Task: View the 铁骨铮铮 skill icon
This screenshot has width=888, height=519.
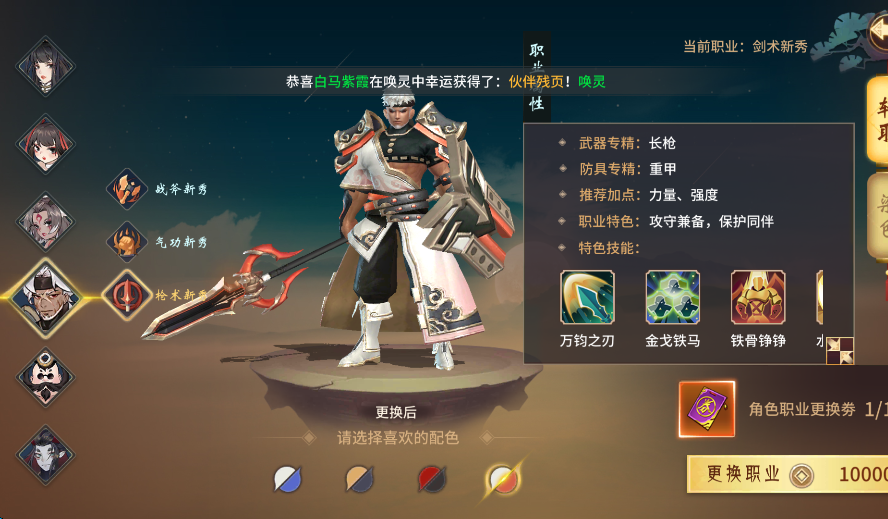Action: pos(758,297)
